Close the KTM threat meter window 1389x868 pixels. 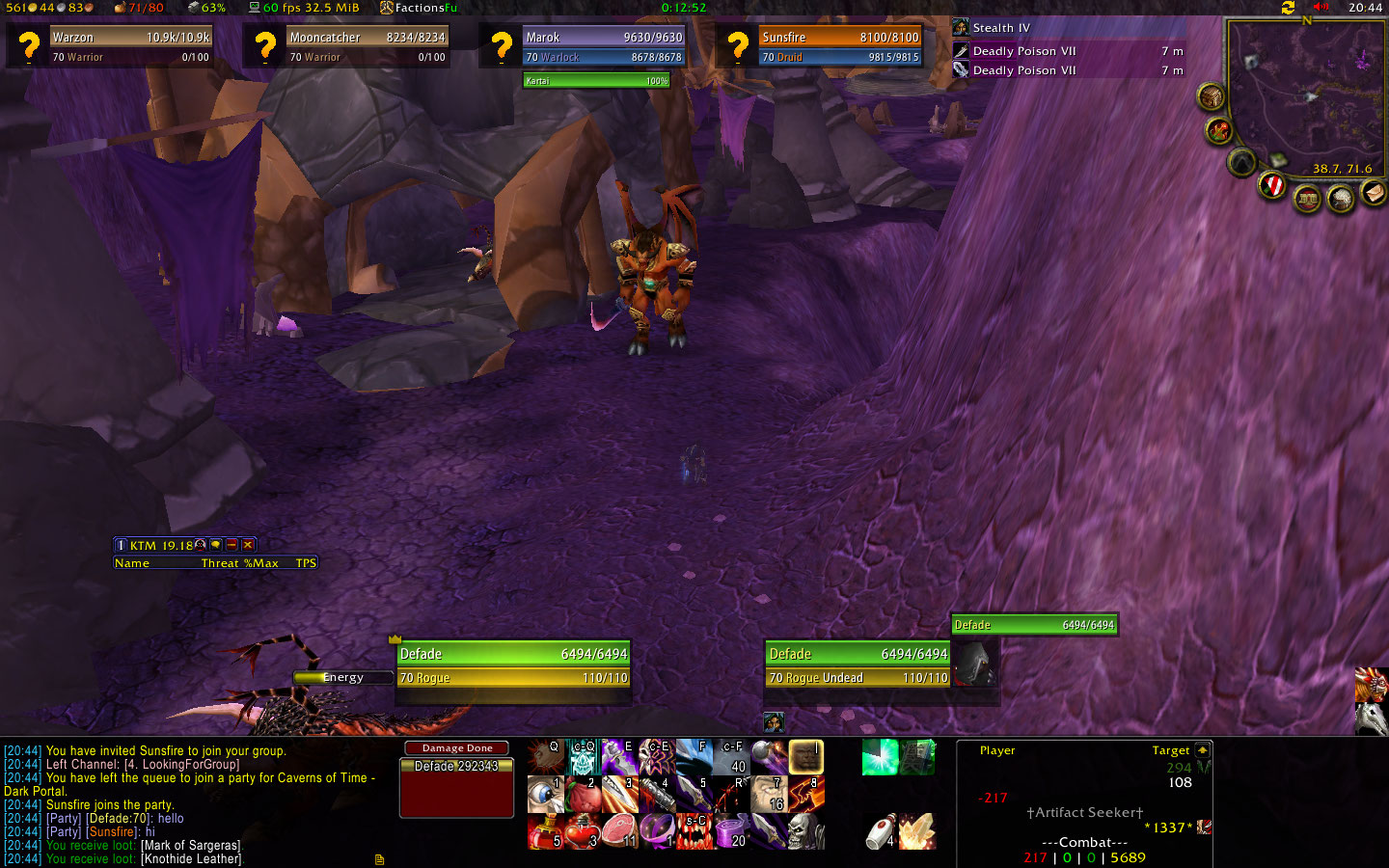point(248,545)
